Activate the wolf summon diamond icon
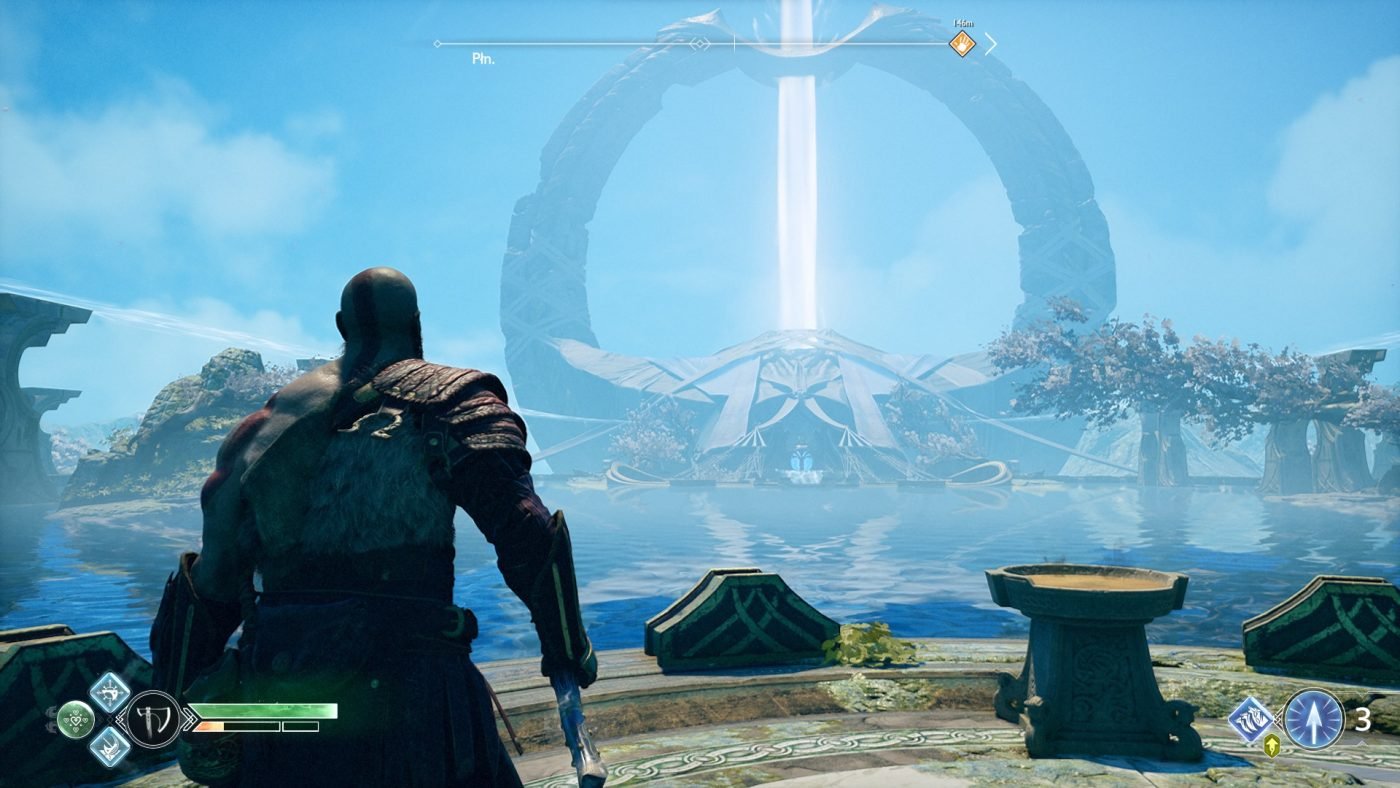The height and width of the screenshot is (788, 1400). pyautogui.click(x=1251, y=718)
